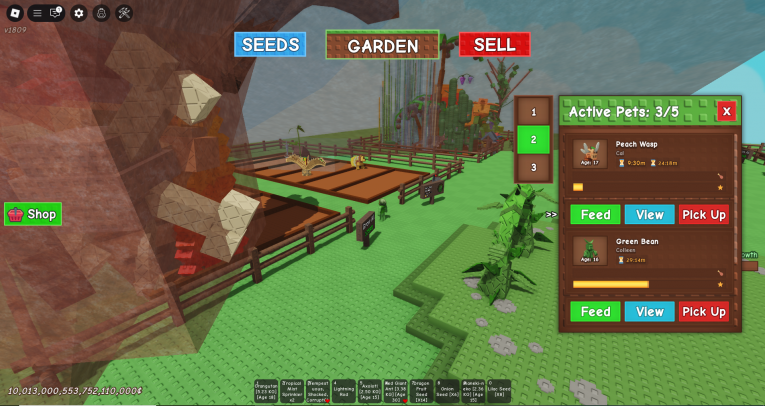
Task: Feed the Peach Wasp pet
Action: 595,215
